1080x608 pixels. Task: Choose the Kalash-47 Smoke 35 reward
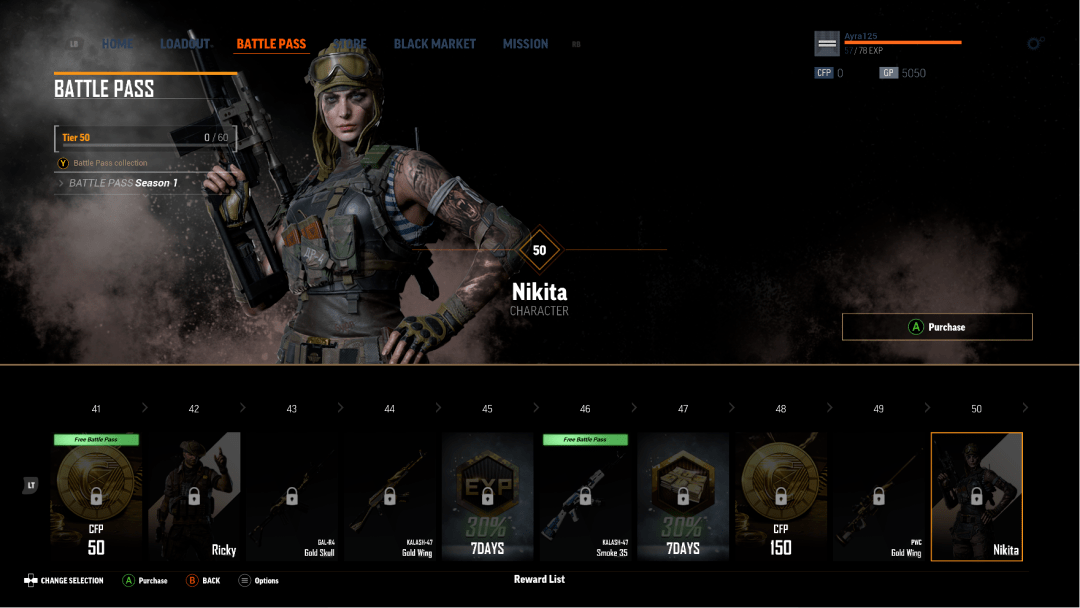click(x=585, y=496)
